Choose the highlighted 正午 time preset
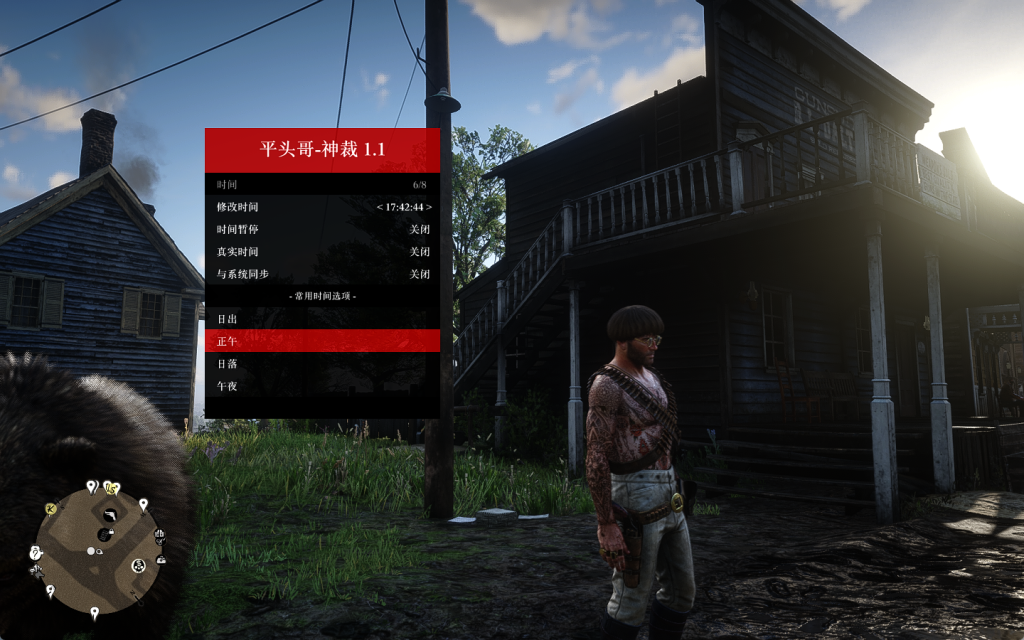The image size is (1024, 640). [322, 341]
